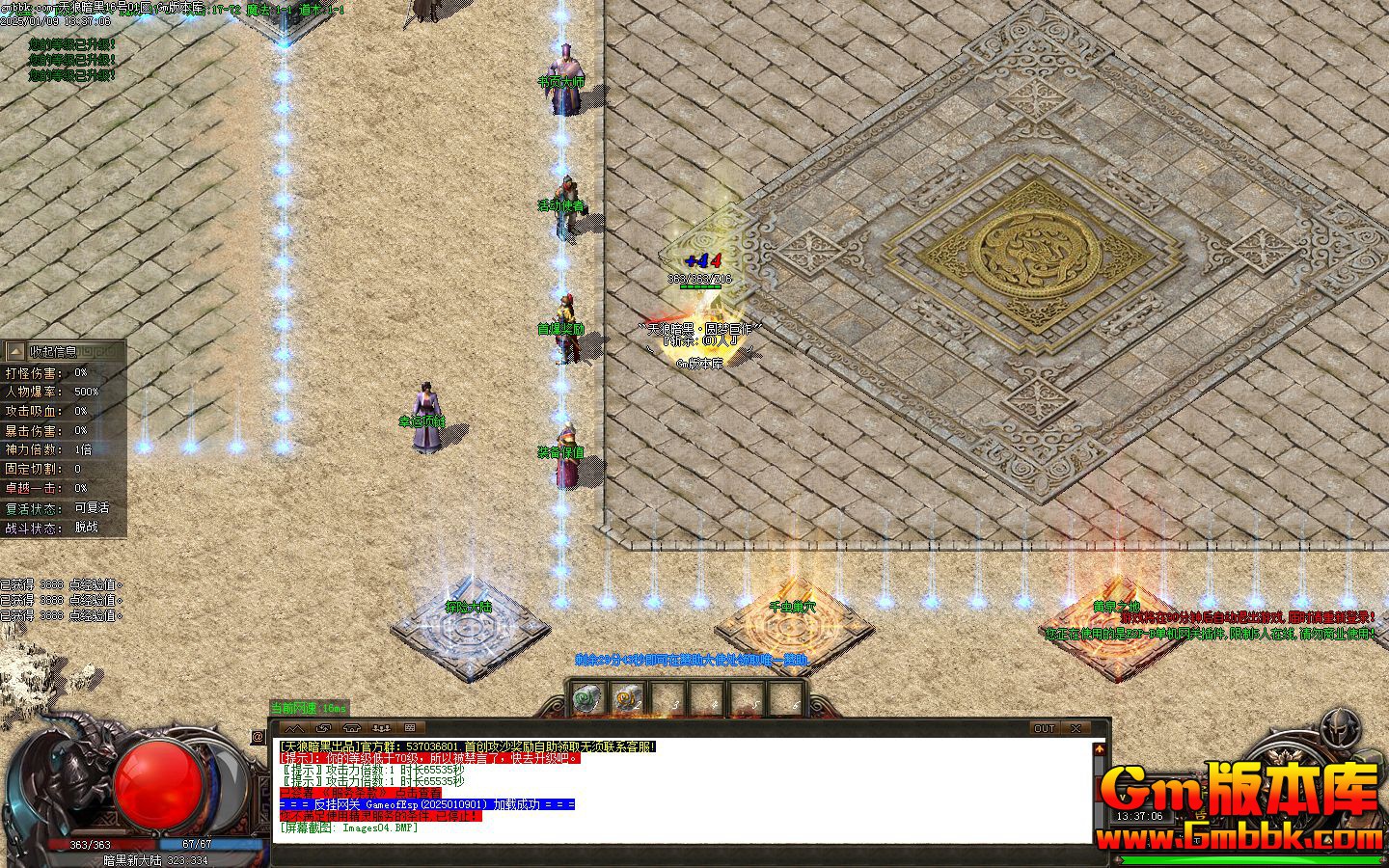Select the golden skill rune in hotbar slot 2
The height and width of the screenshot is (868, 1389).
[x=627, y=697]
